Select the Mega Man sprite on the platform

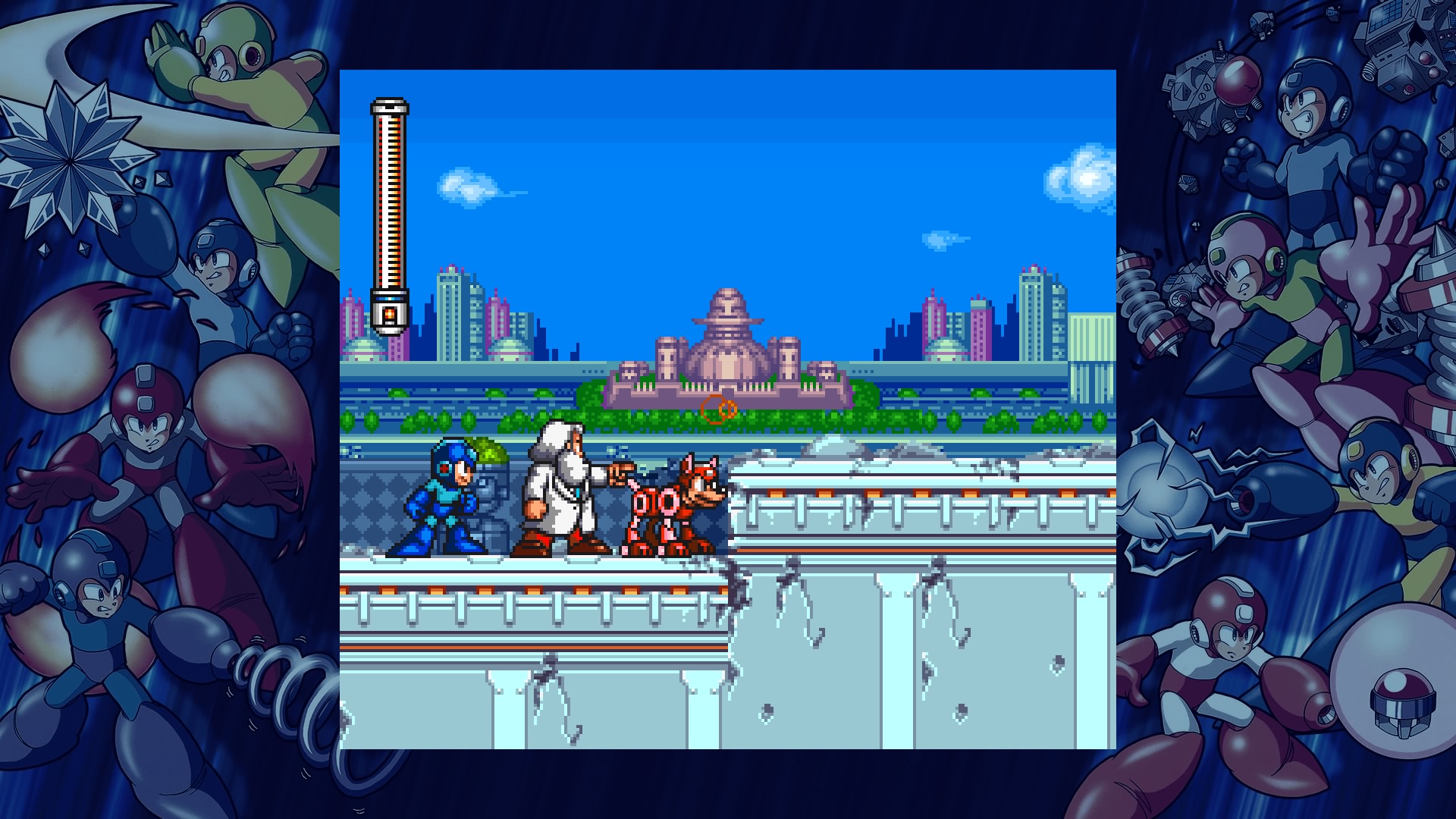[x=444, y=497]
